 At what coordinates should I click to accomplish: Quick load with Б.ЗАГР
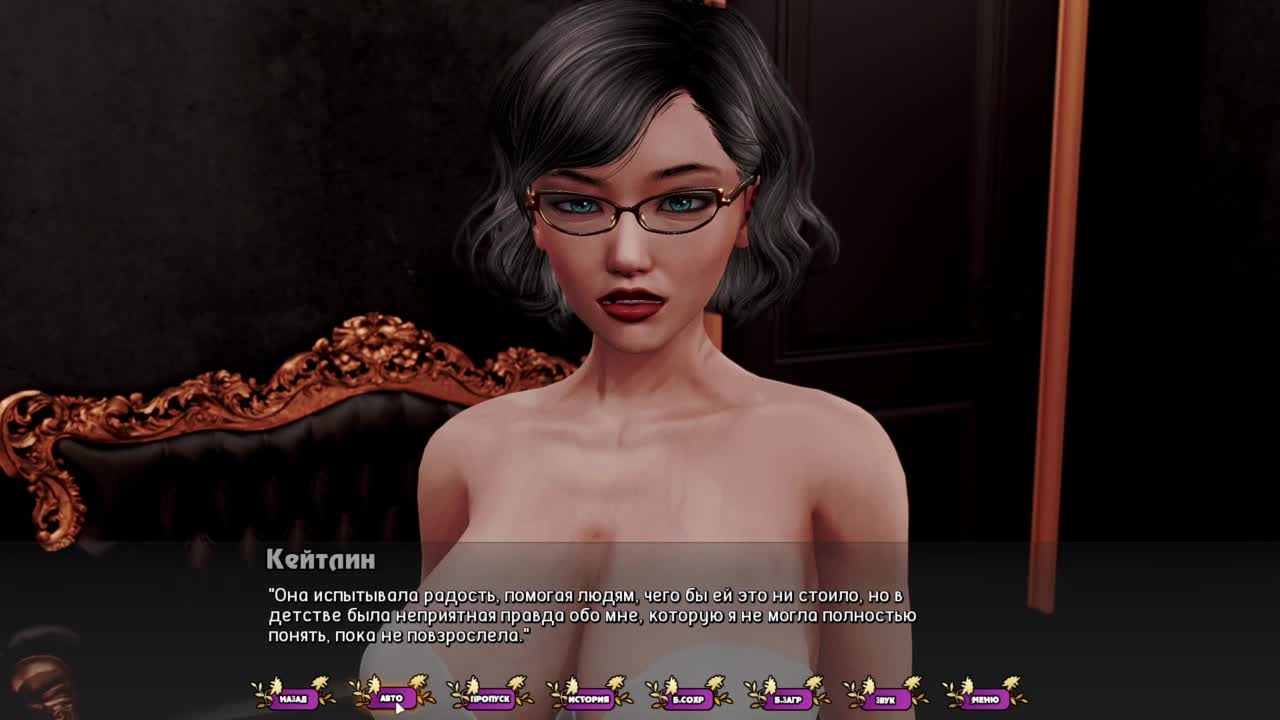tap(787, 698)
